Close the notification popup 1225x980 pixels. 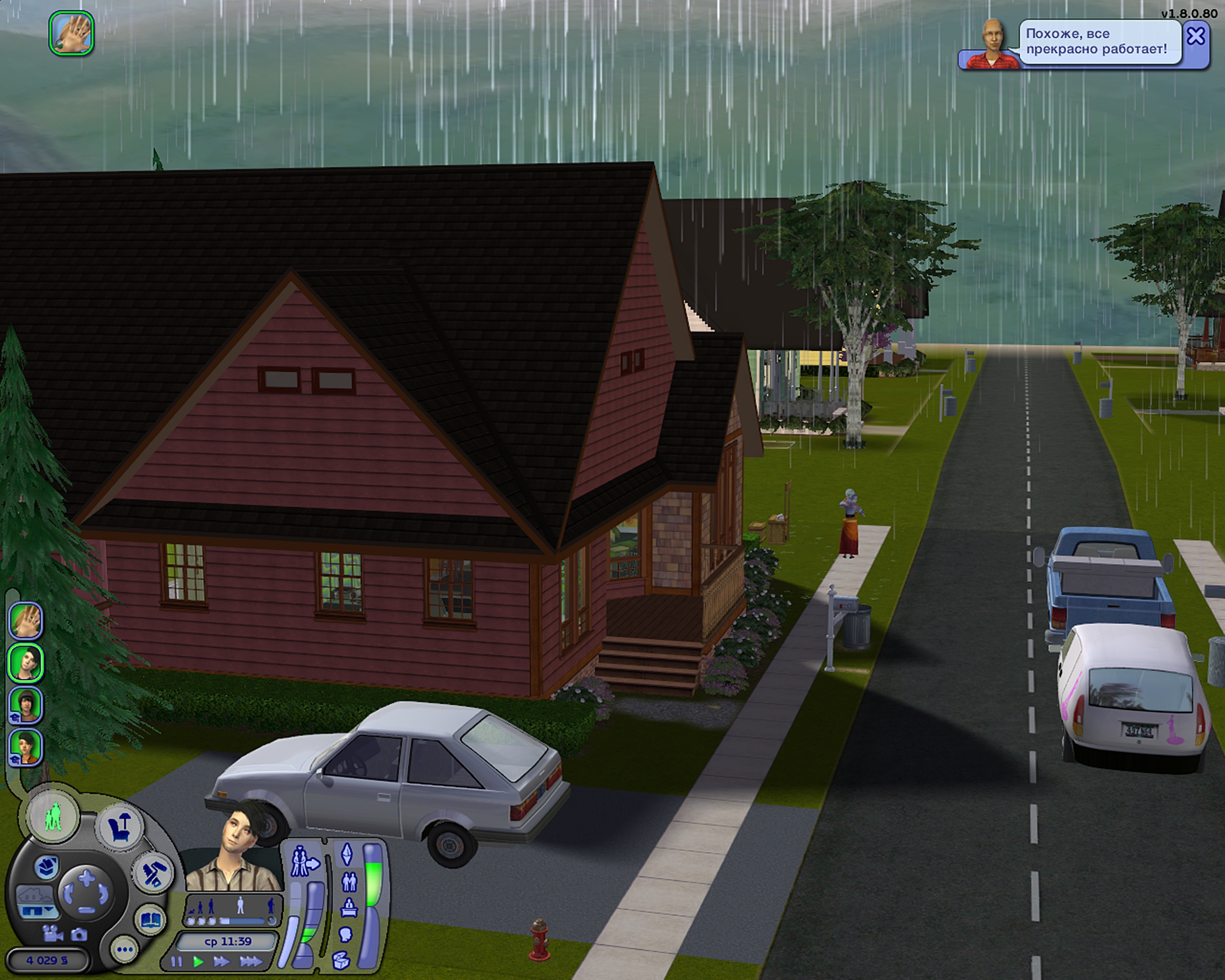click(x=1195, y=37)
